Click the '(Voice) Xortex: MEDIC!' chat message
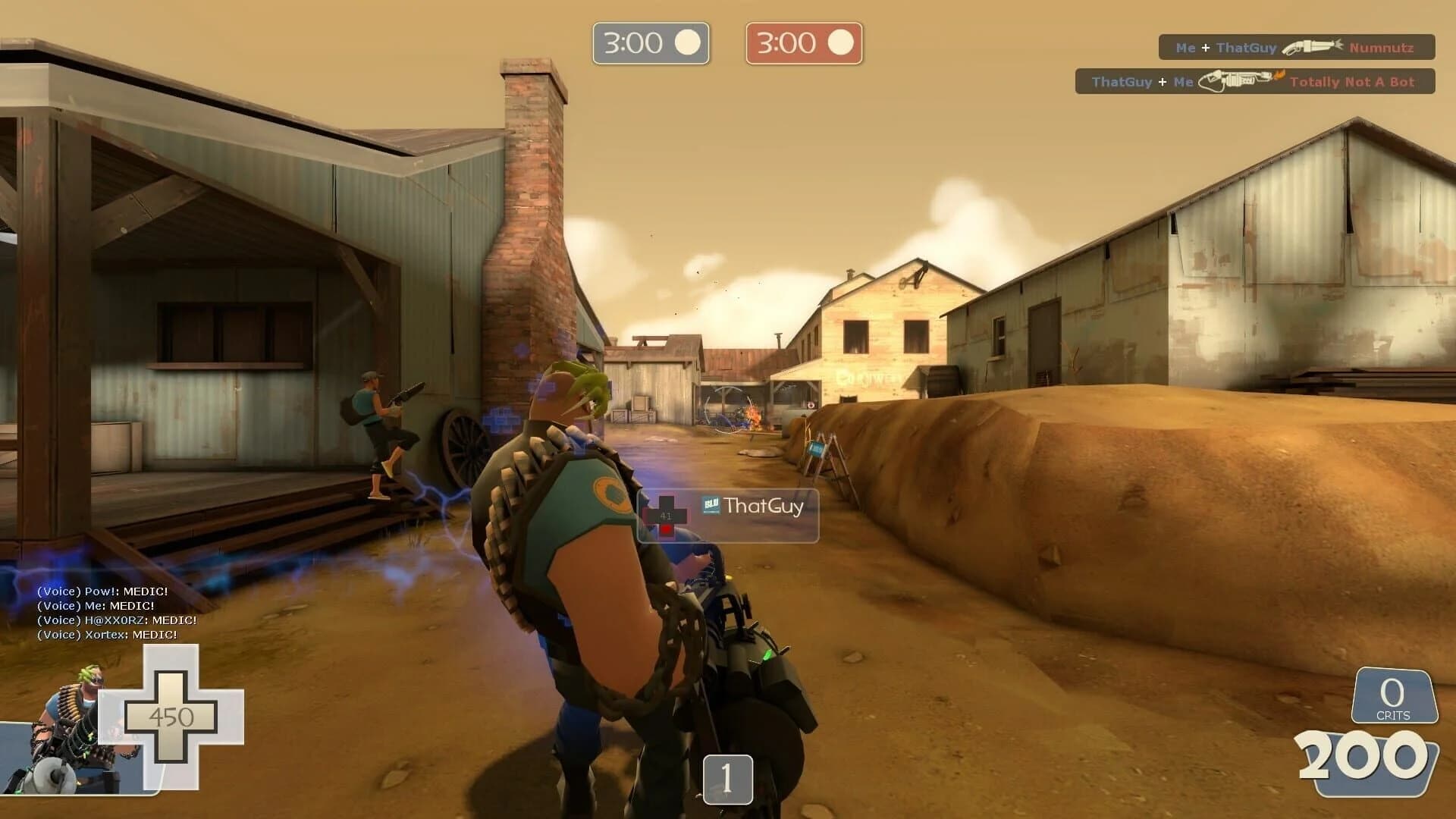The width and height of the screenshot is (1456, 819). tap(106, 633)
